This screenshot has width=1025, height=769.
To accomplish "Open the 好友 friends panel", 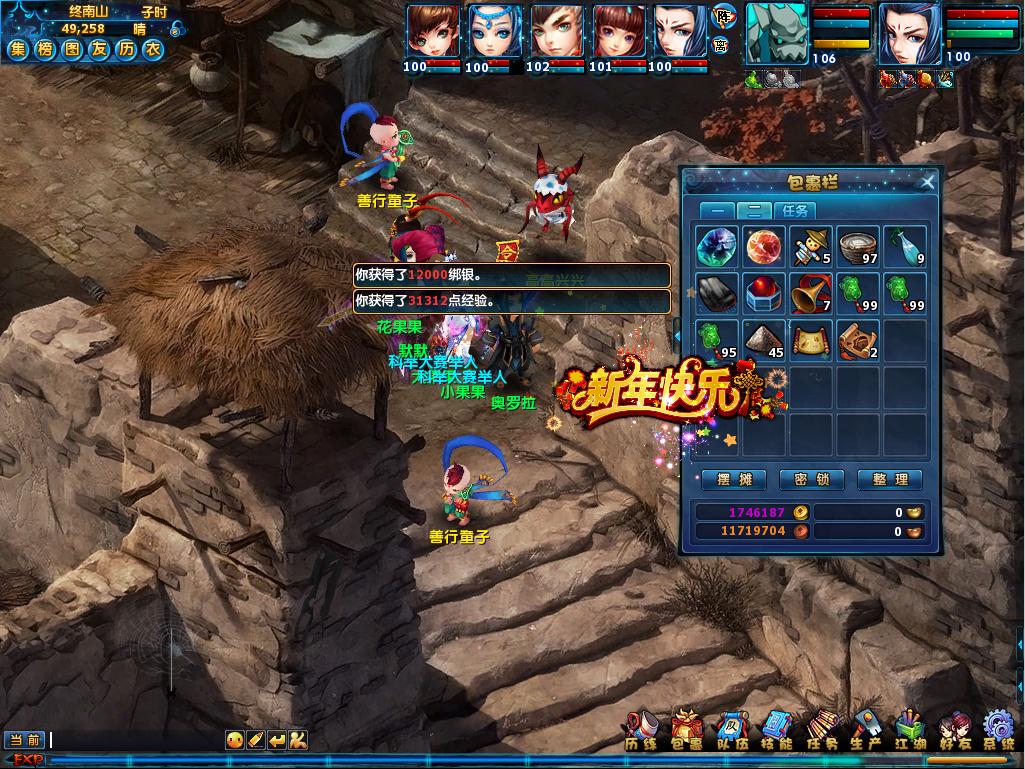I will [x=953, y=732].
